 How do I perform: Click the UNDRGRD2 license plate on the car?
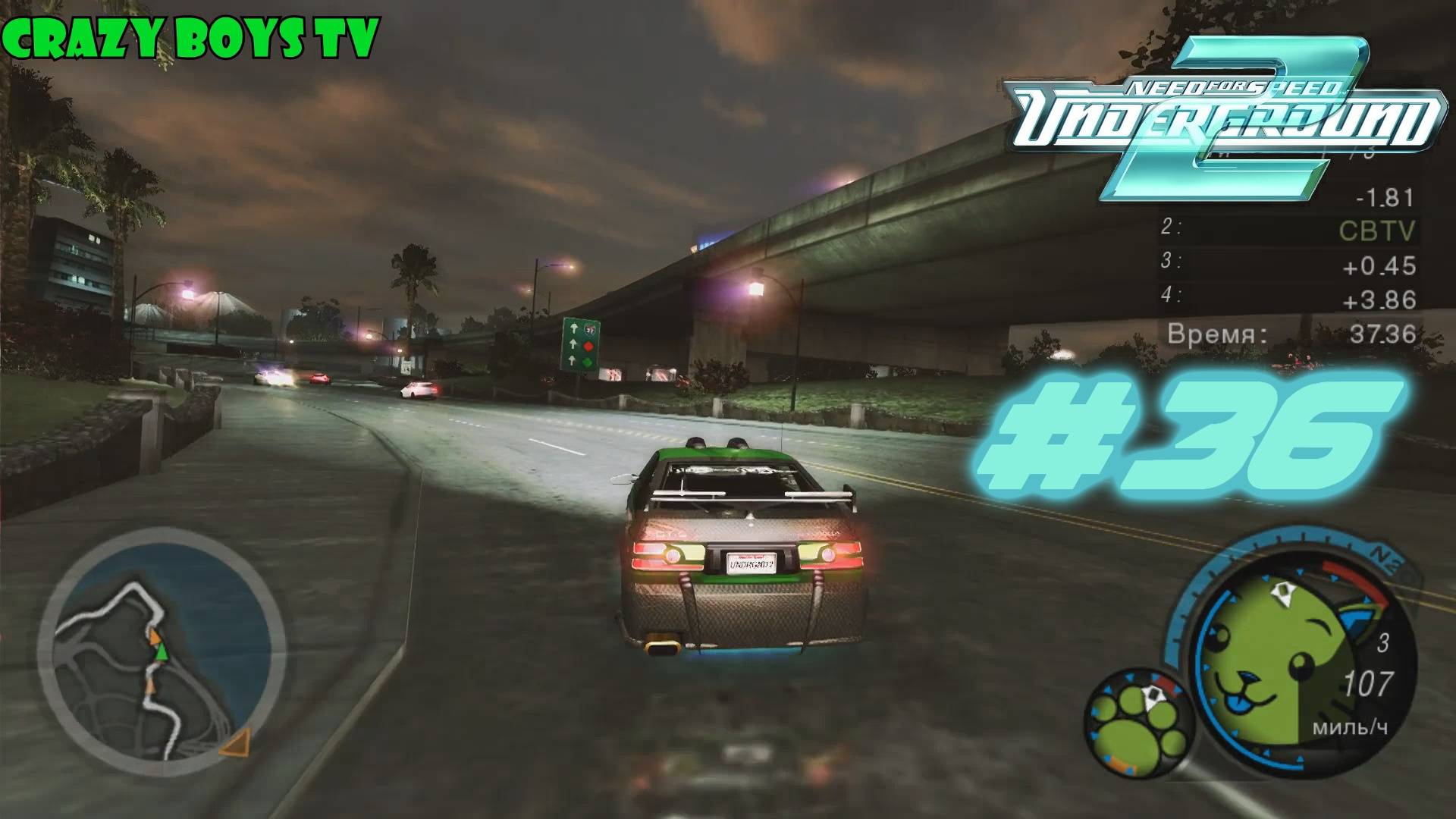point(752,563)
